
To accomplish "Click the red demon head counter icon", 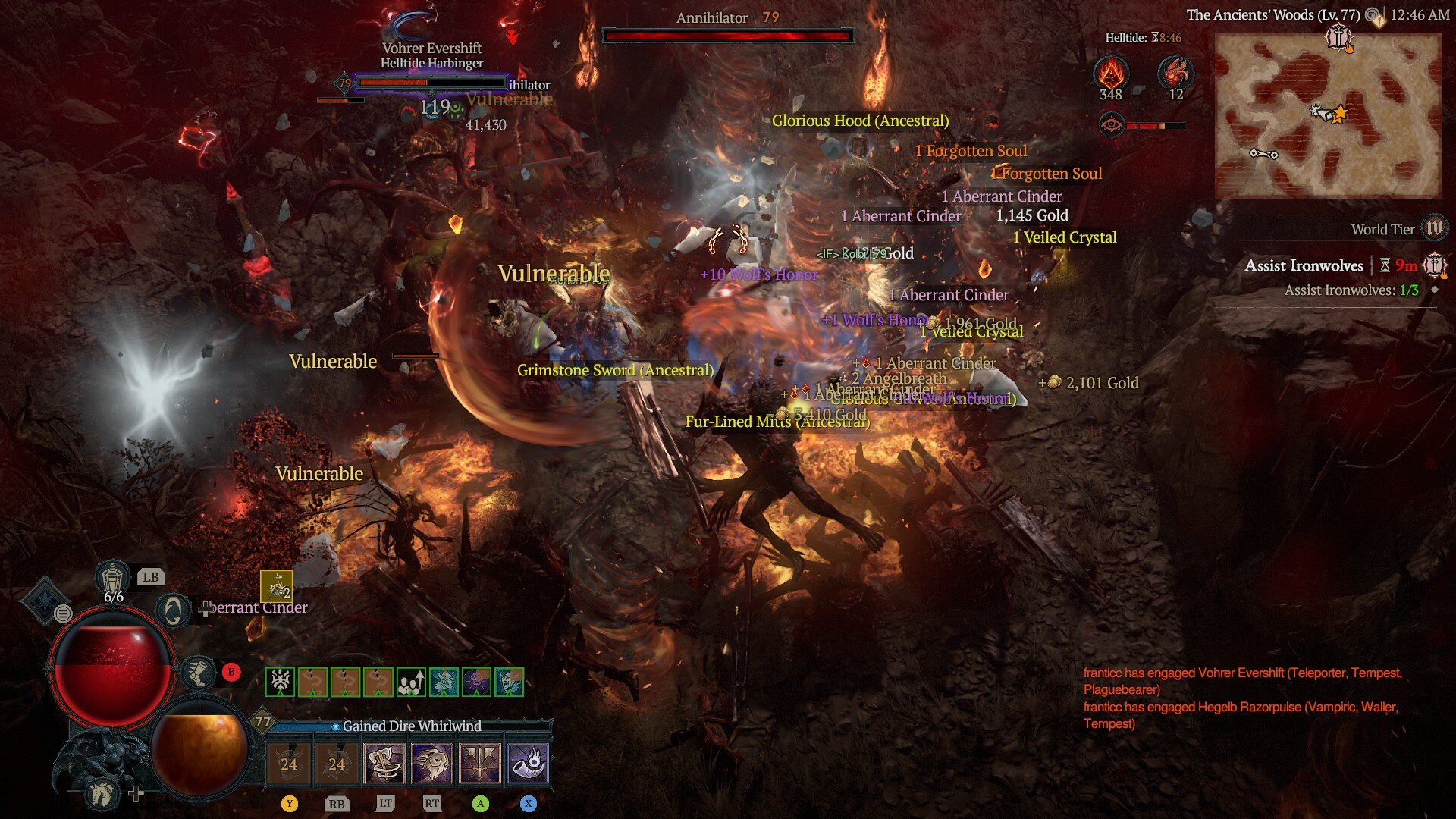I will (x=1175, y=75).
